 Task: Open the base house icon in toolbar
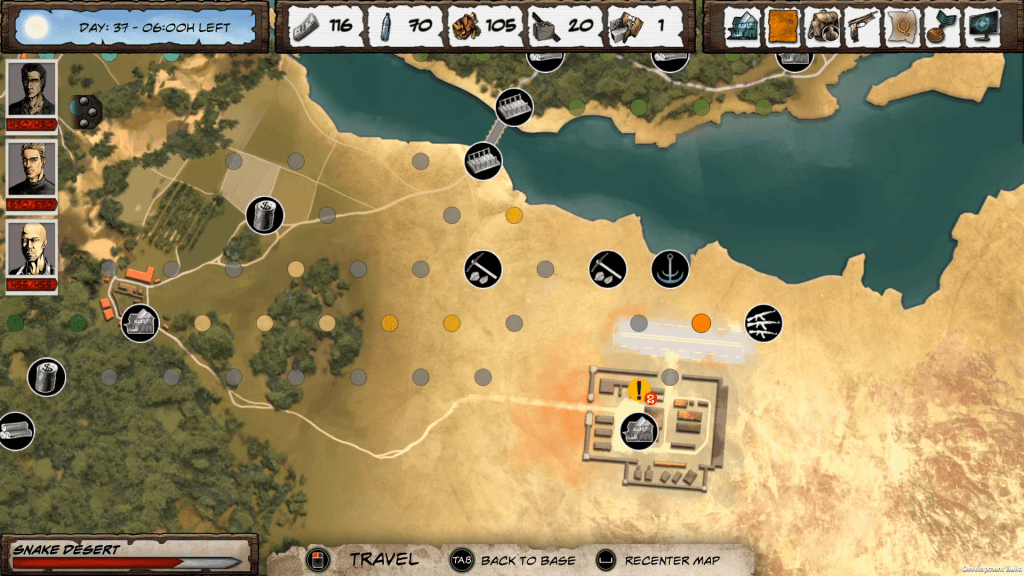tap(743, 26)
